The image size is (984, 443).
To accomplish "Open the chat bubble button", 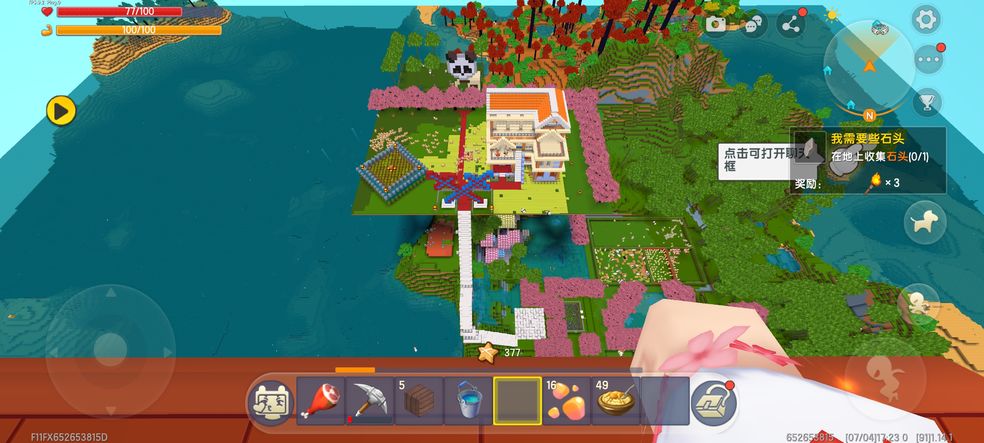I will pyautogui.click(x=753, y=24).
